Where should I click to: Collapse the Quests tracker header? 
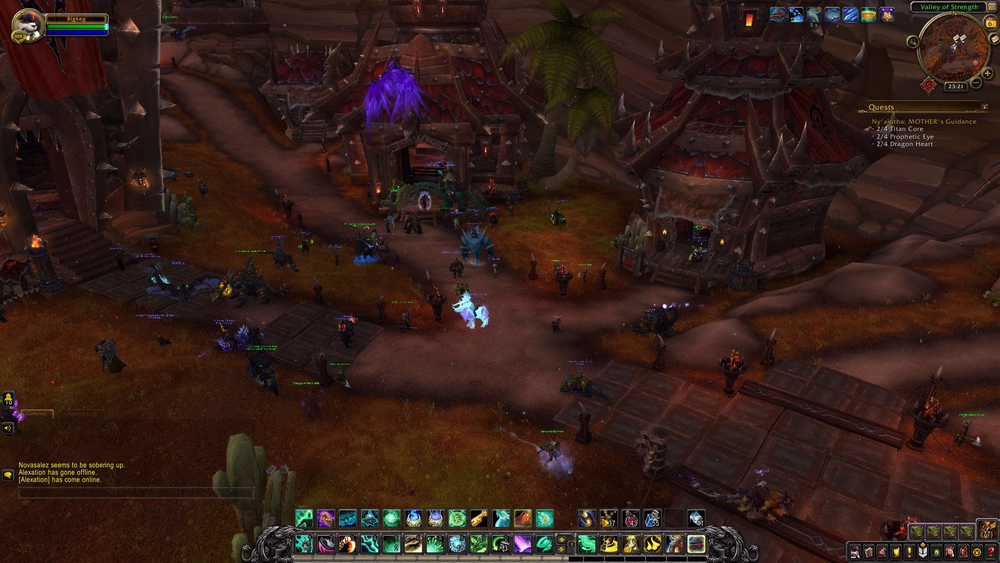pyautogui.click(x=984, y=107)
